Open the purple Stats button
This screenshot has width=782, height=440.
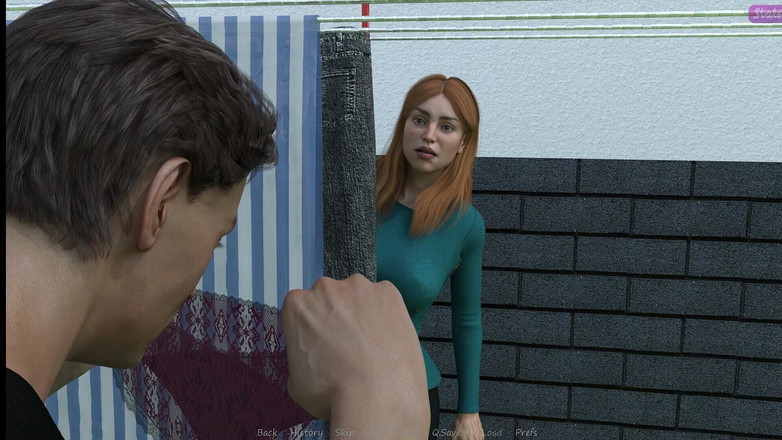[x=765, y=13]
